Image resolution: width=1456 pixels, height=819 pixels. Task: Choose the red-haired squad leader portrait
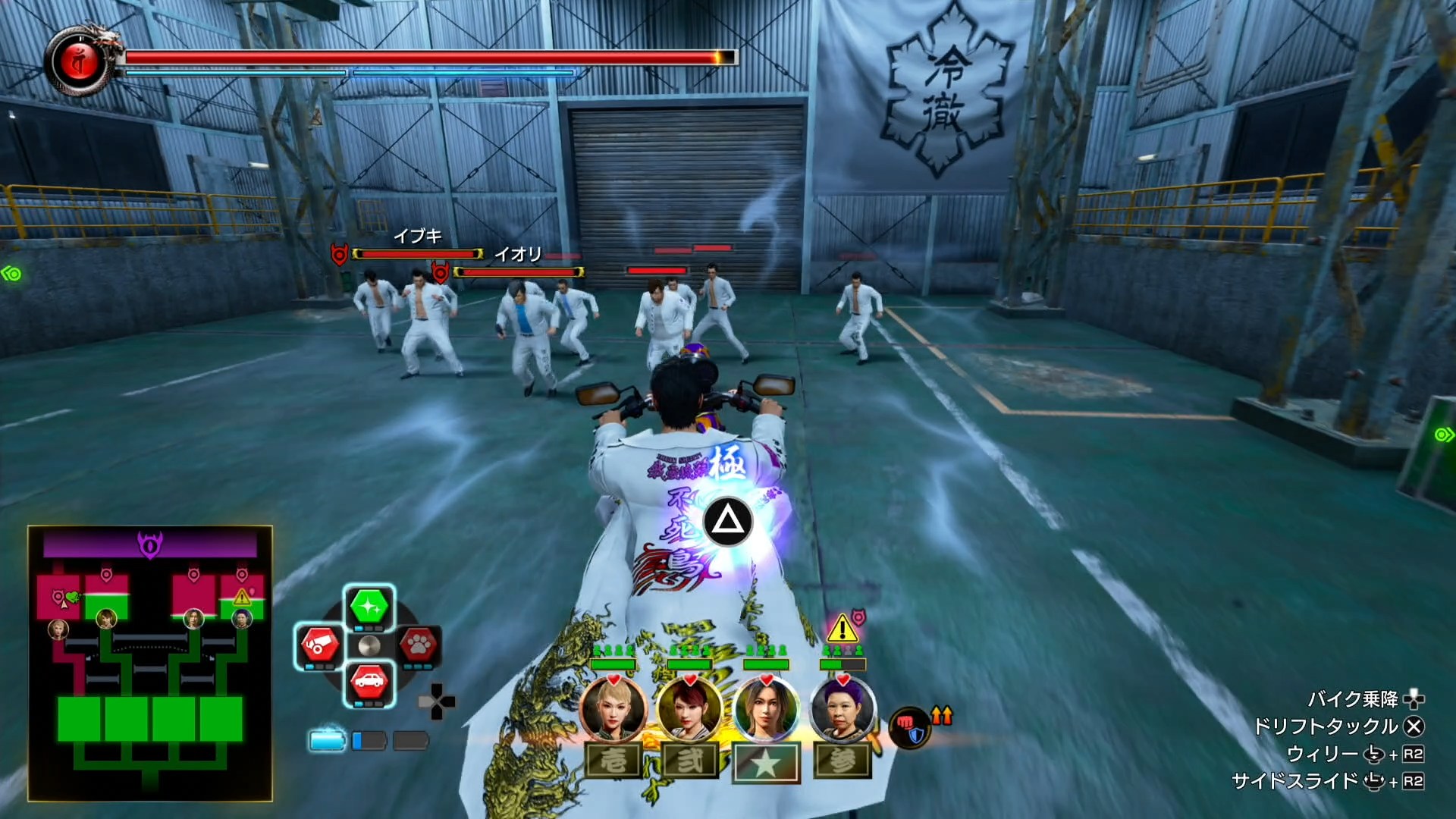tap(689, 711)
